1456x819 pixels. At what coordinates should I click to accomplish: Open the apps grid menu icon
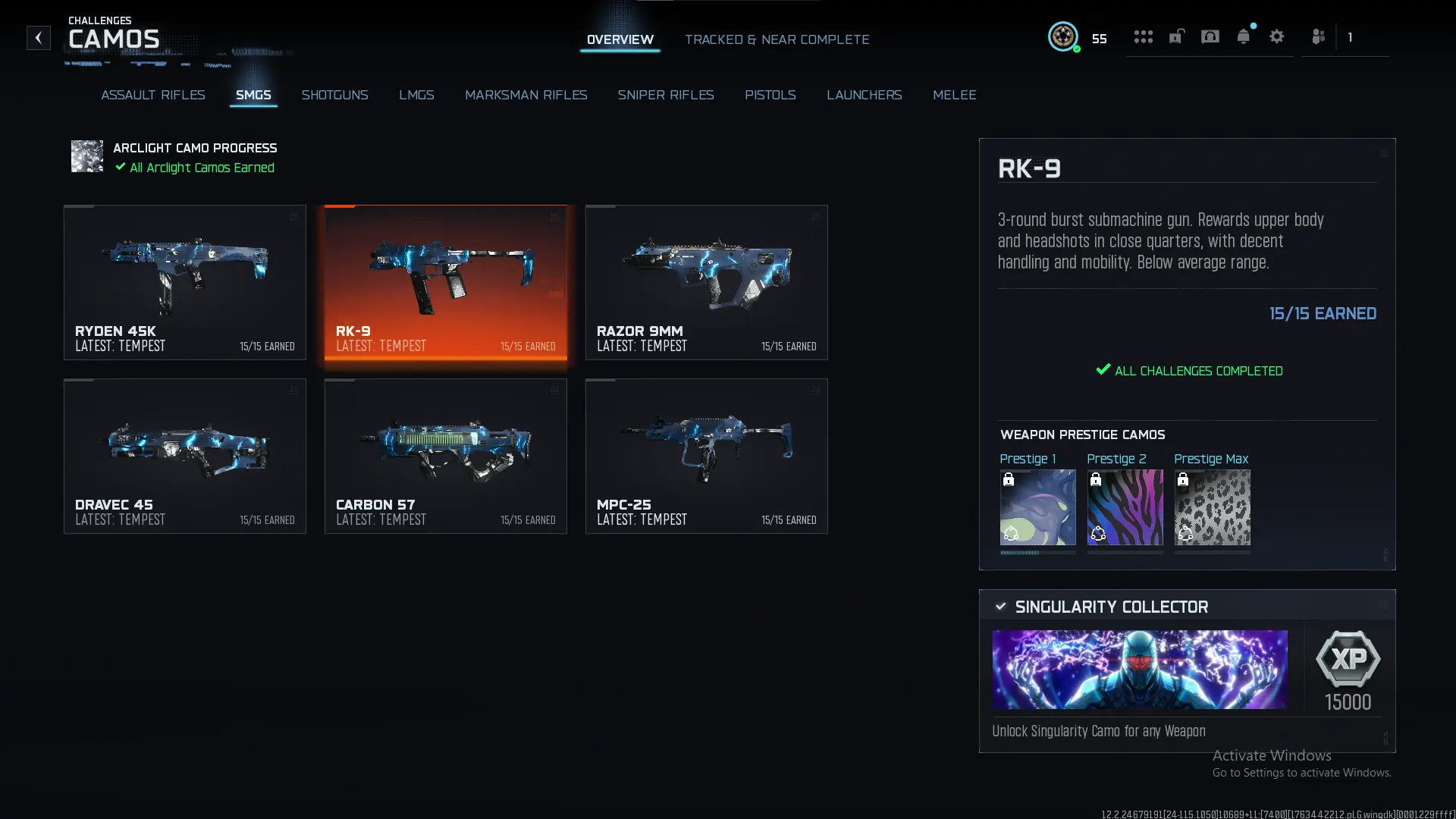pos(1143,36)
